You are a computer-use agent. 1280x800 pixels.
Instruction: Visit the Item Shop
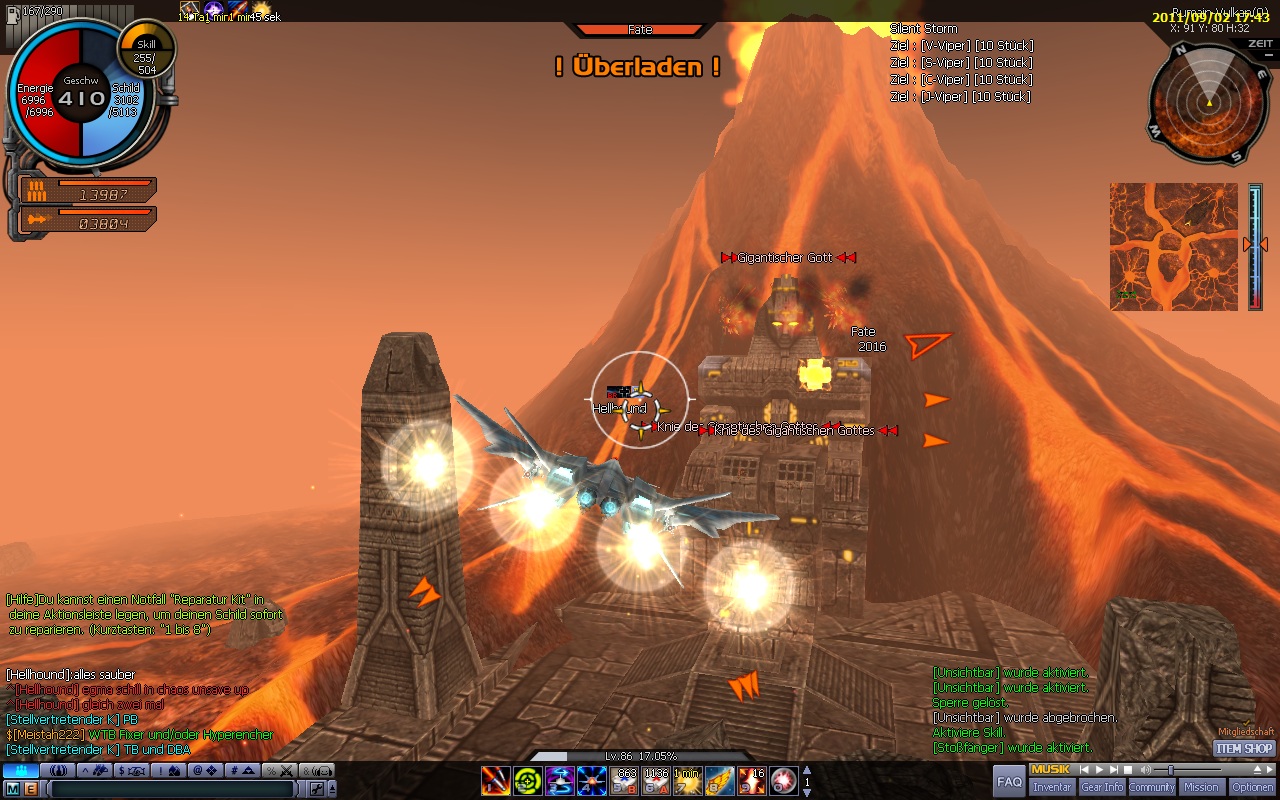pos(1244,748)
